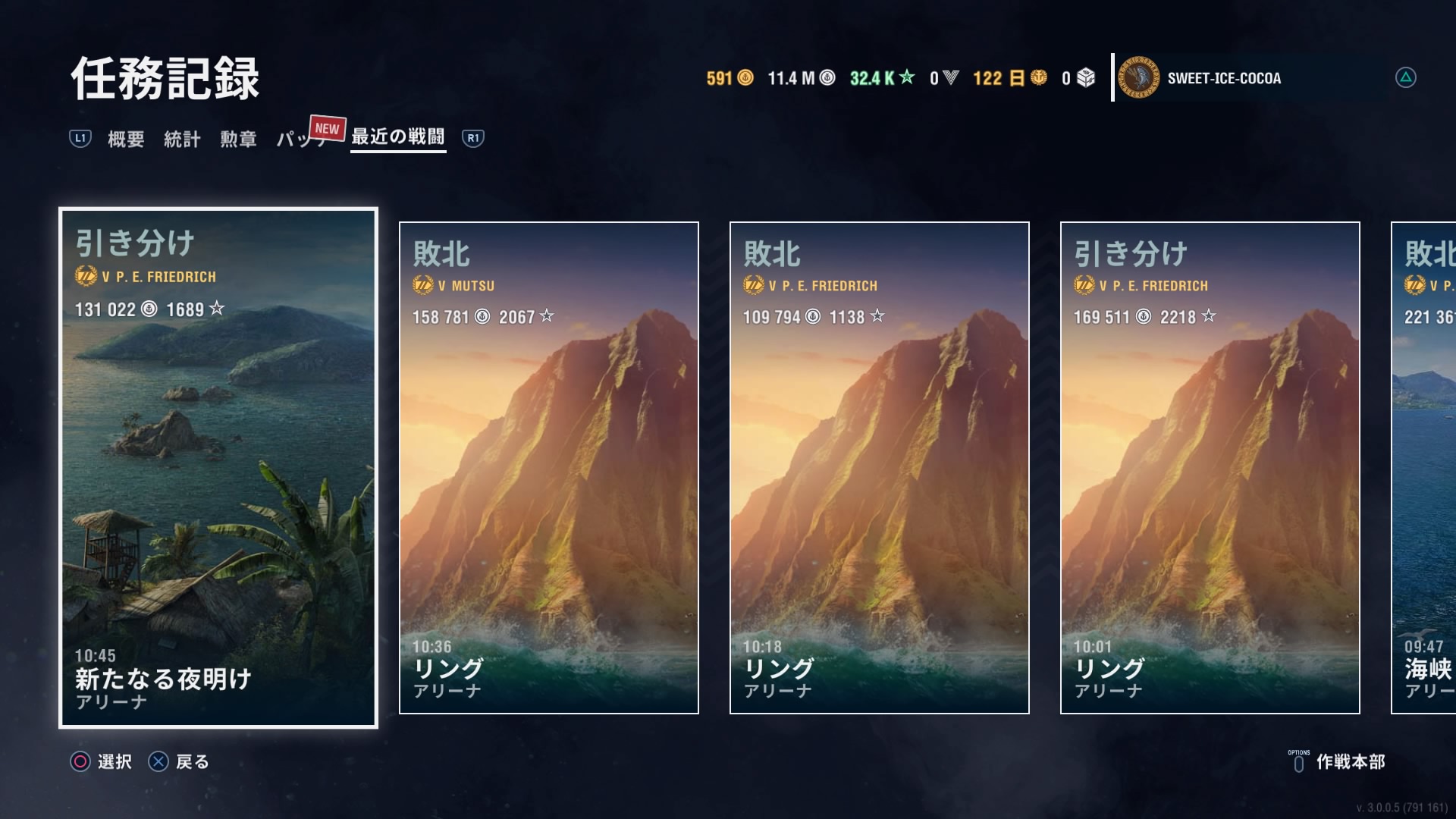This screenshot has height=819, width=1456.
Task: View the 10:01 リング draw battle card
Action: (1210, 467)
